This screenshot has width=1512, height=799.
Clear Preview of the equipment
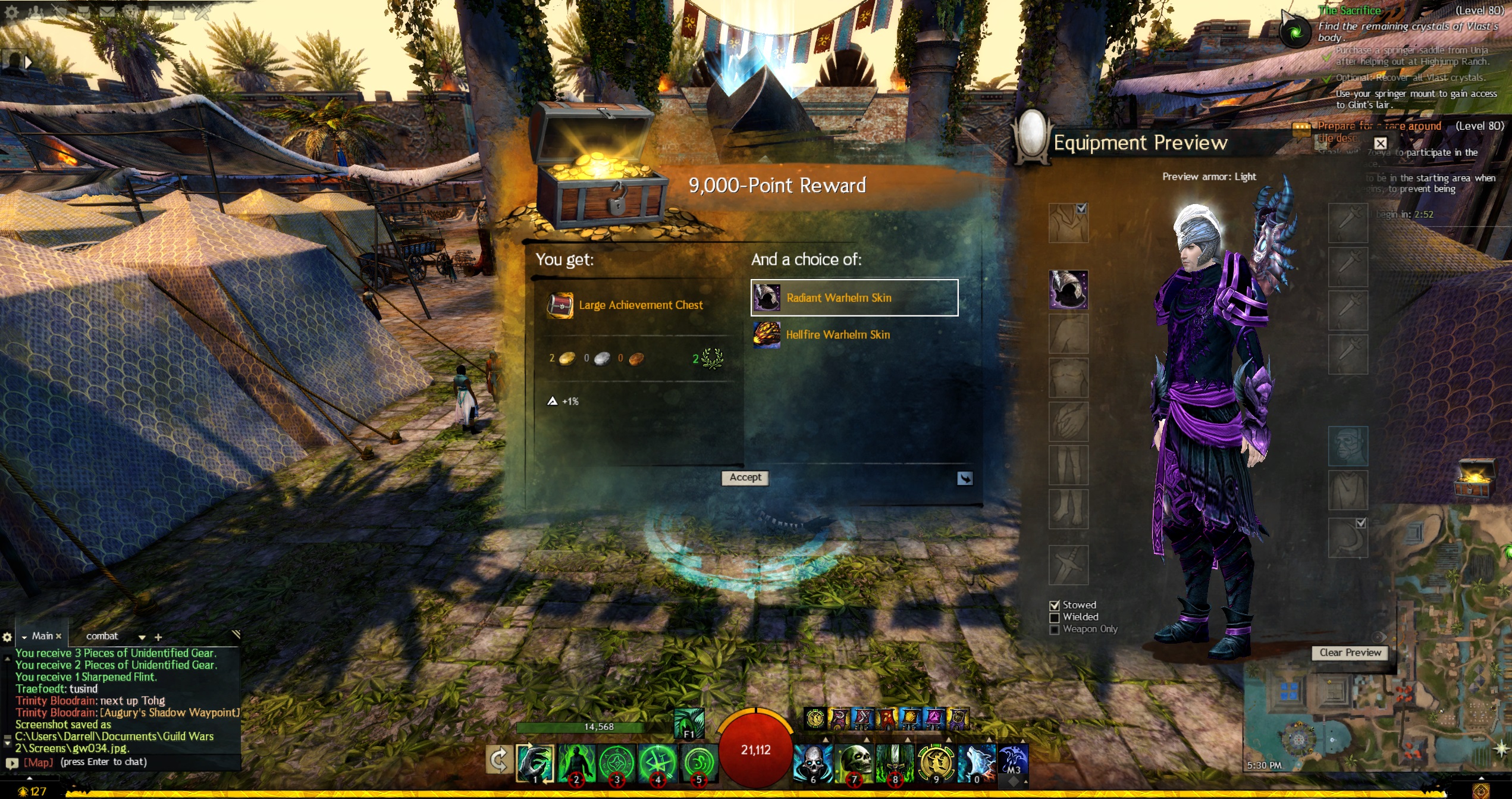(1350, 653)
